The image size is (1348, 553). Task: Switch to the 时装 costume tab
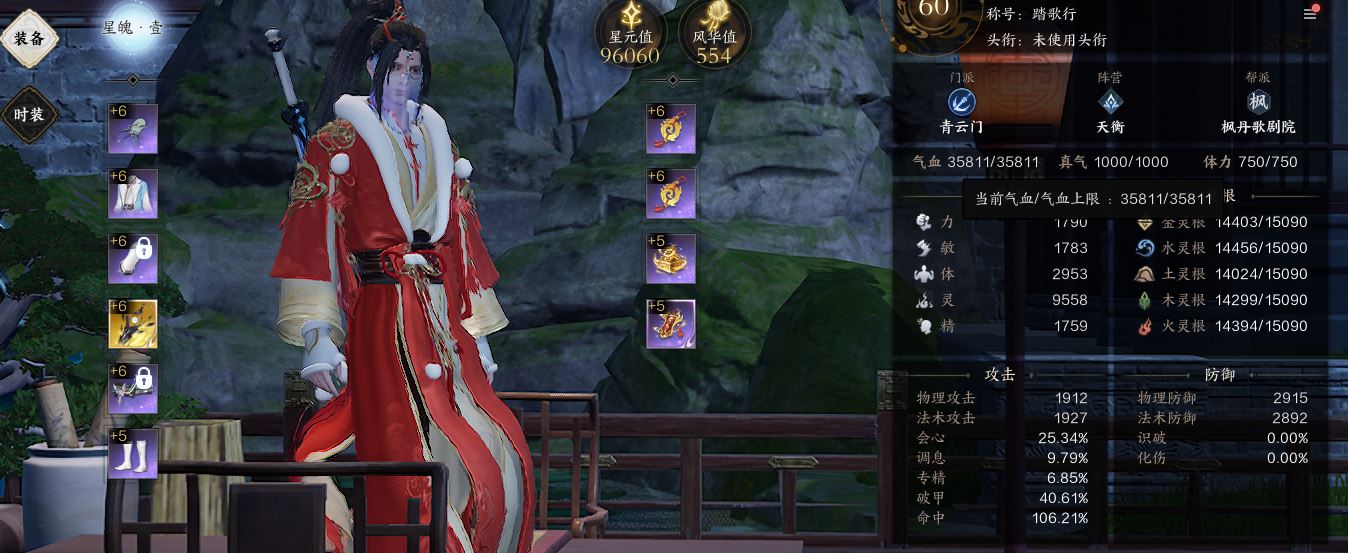(x=29, y=114)
